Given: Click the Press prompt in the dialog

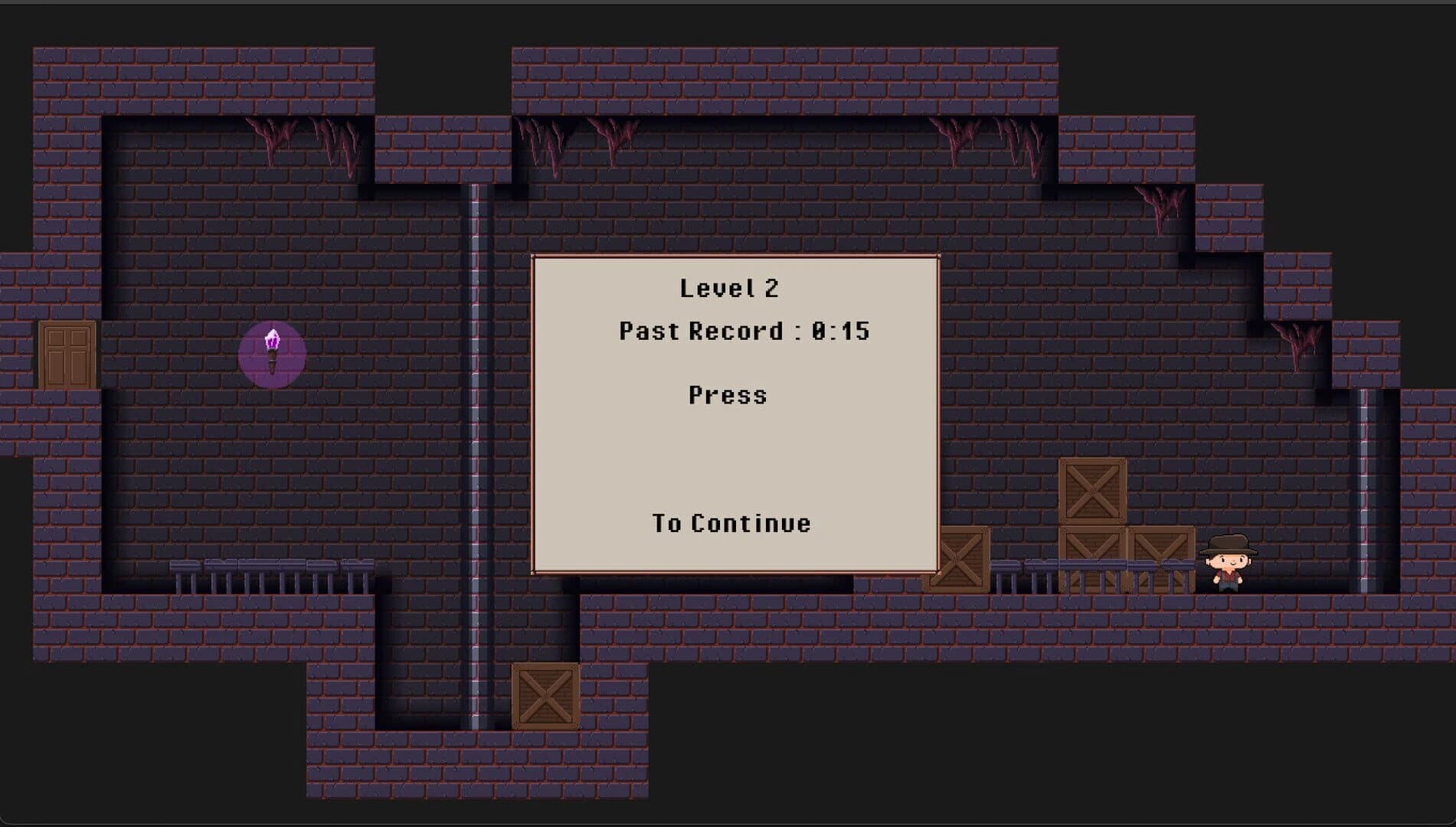Looking at the screenshot, I should tap(728, 394).
